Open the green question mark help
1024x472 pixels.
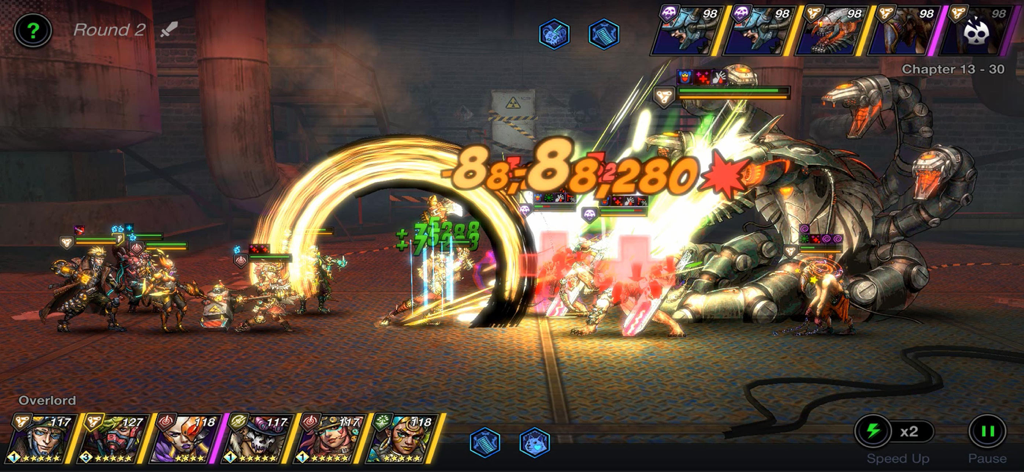[x=33, y=30]
